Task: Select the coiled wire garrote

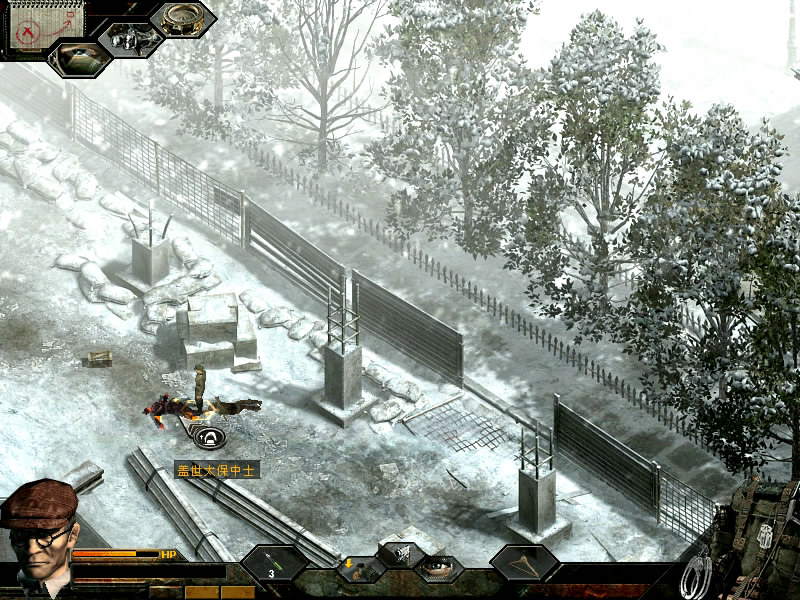Action: (697, 572)
